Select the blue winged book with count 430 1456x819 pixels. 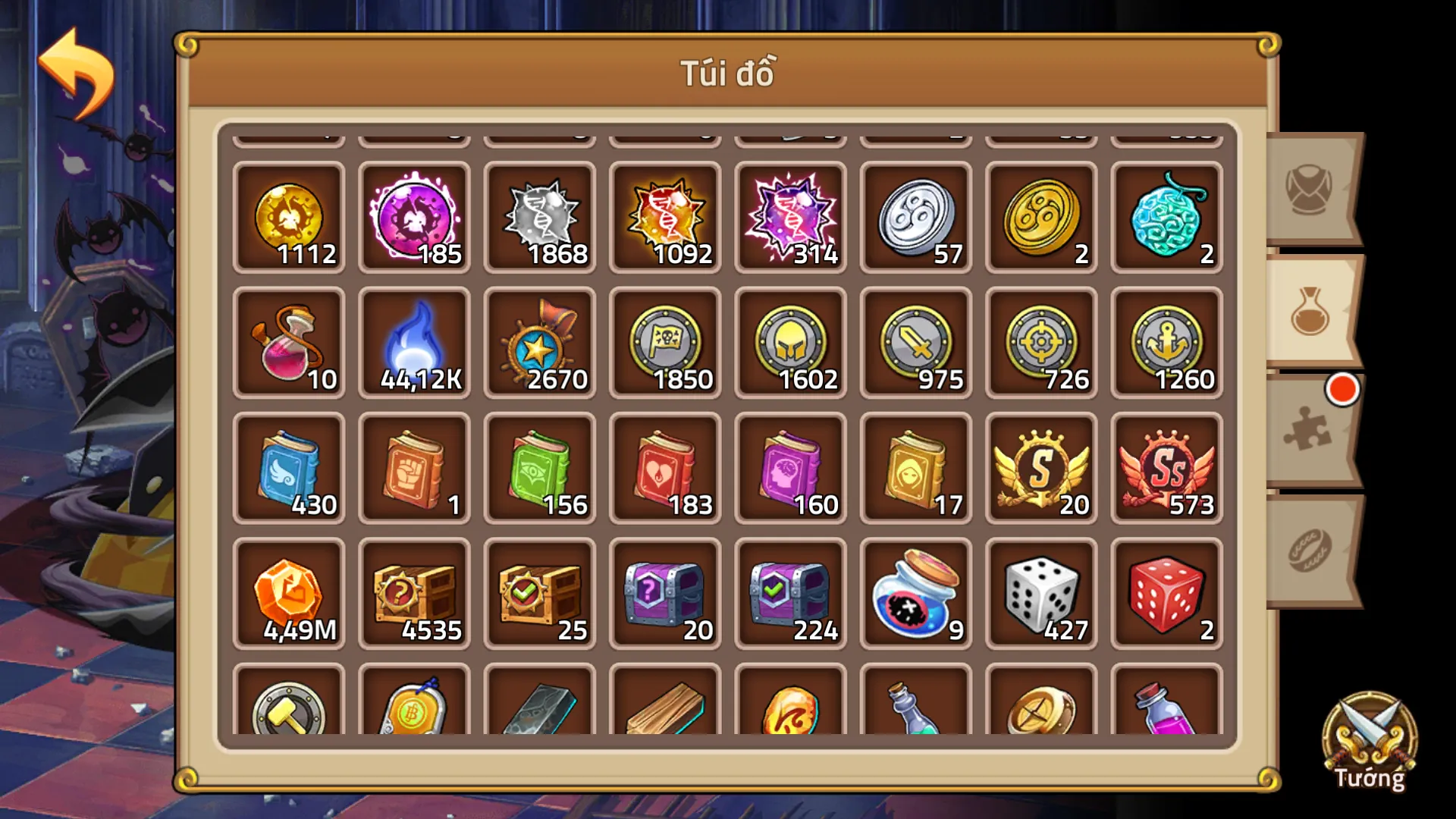(290, 470)
